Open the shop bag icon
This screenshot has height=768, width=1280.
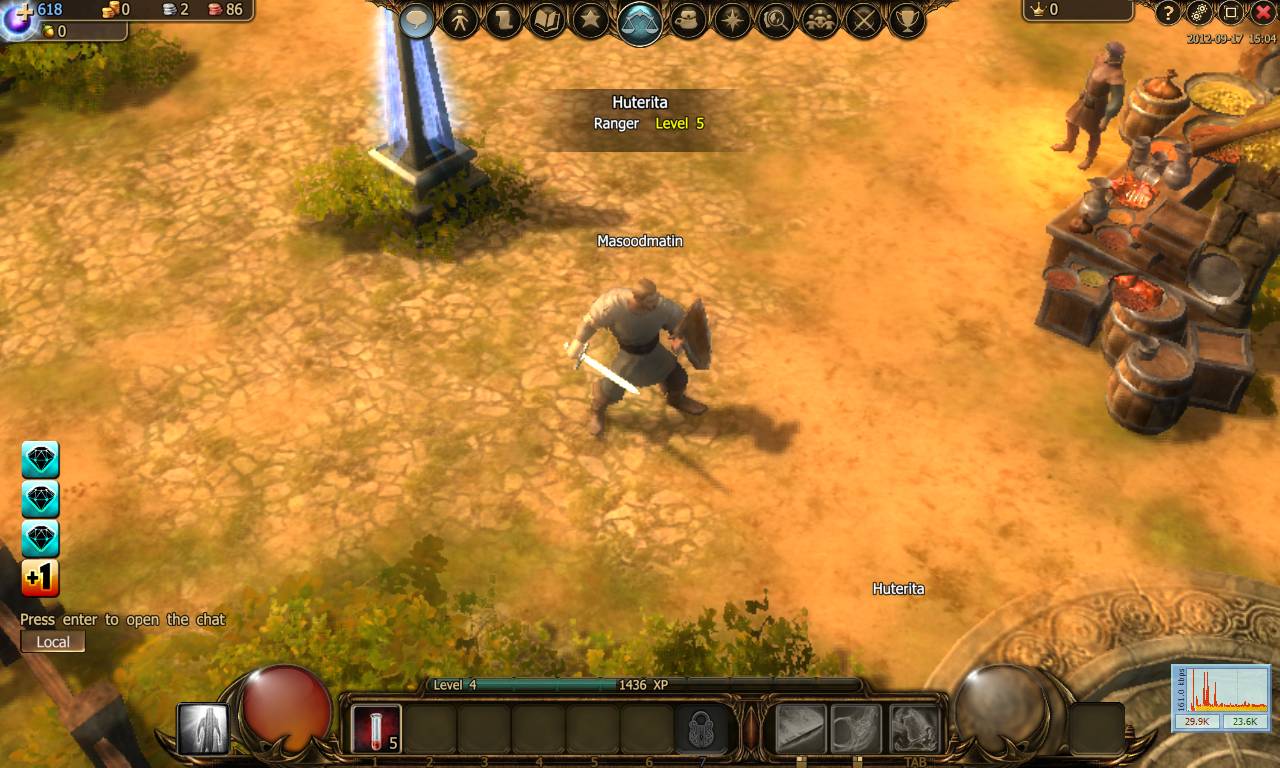coord(686,20)
